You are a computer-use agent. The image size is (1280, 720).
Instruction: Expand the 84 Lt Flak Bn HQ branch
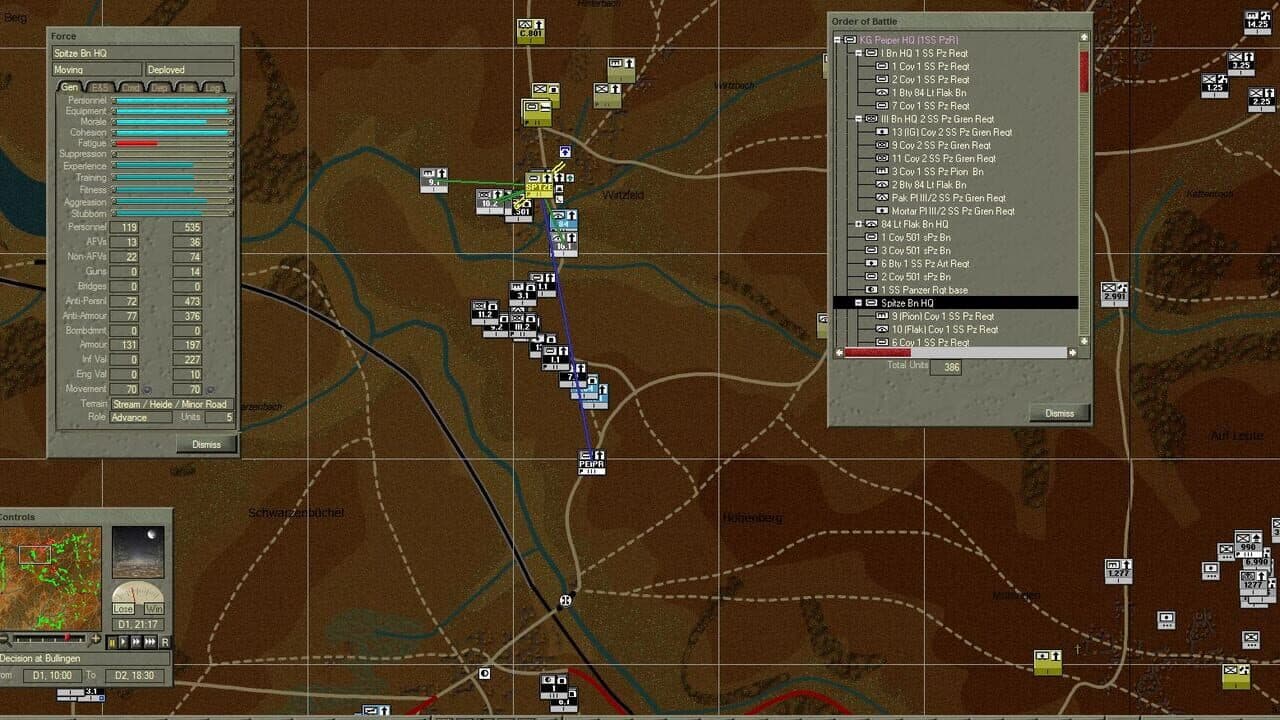(x=857, y=225)
